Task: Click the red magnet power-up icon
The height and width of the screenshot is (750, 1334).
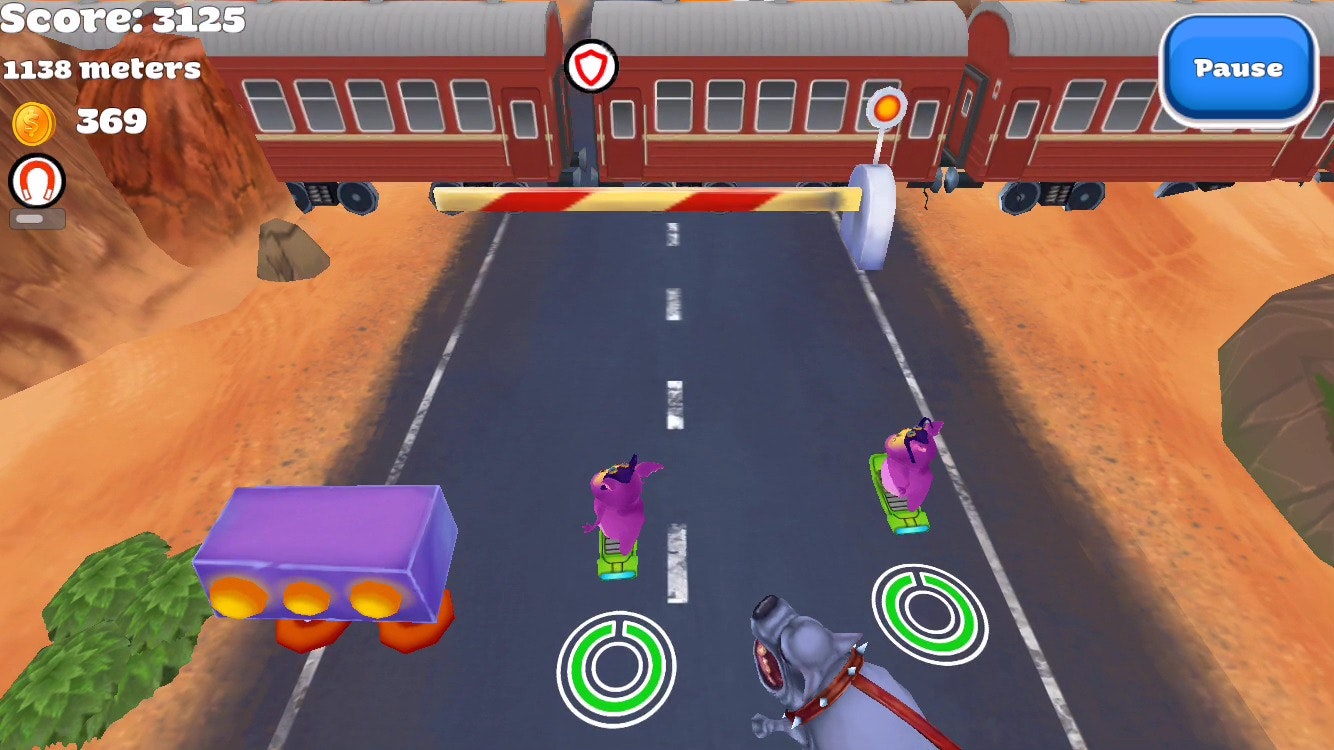Action: 37,182
